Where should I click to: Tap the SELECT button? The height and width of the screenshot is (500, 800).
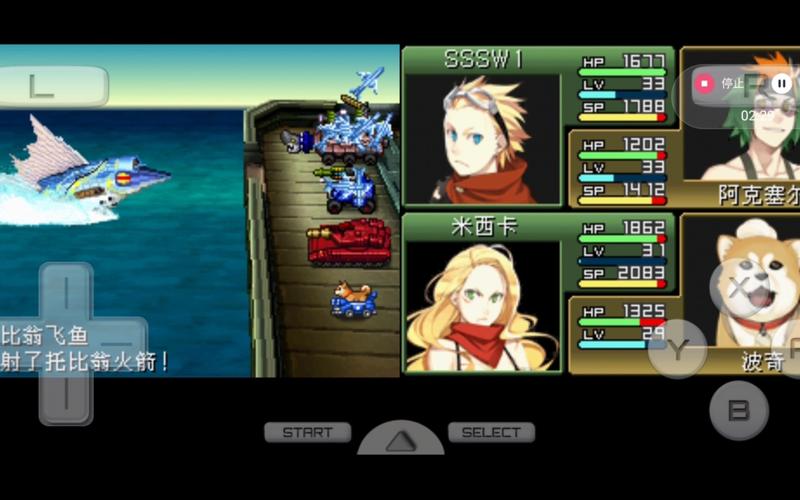pyautogui.click(x=491, y=433)
